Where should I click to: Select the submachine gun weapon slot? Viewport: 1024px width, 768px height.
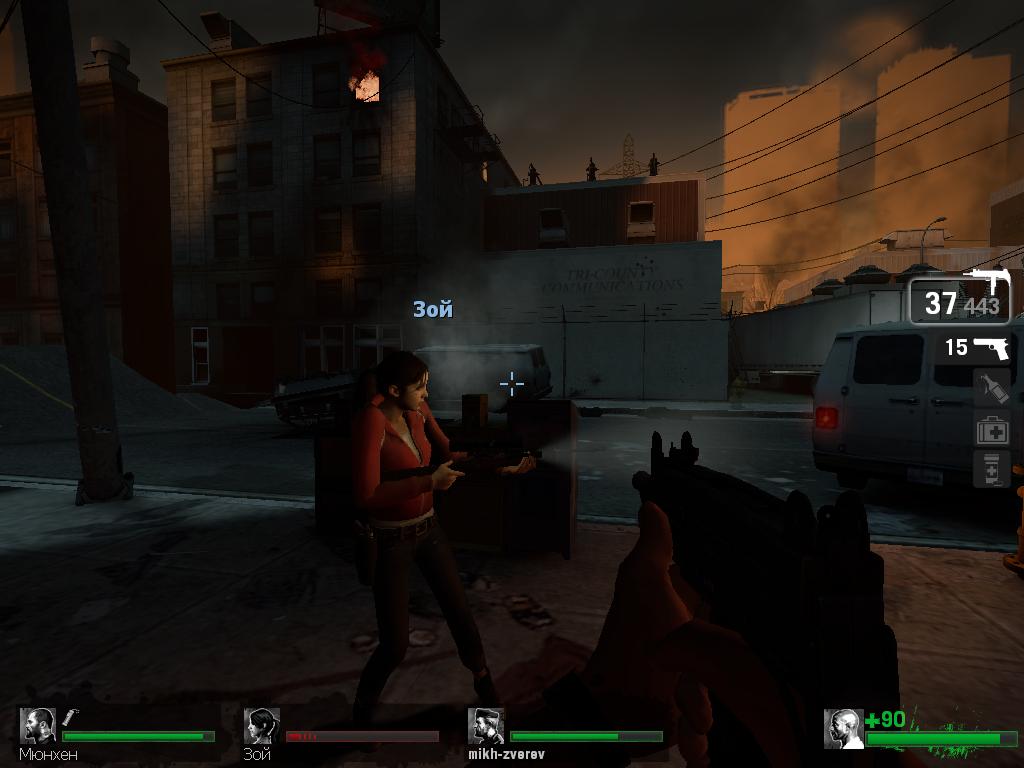click(959, 298)
